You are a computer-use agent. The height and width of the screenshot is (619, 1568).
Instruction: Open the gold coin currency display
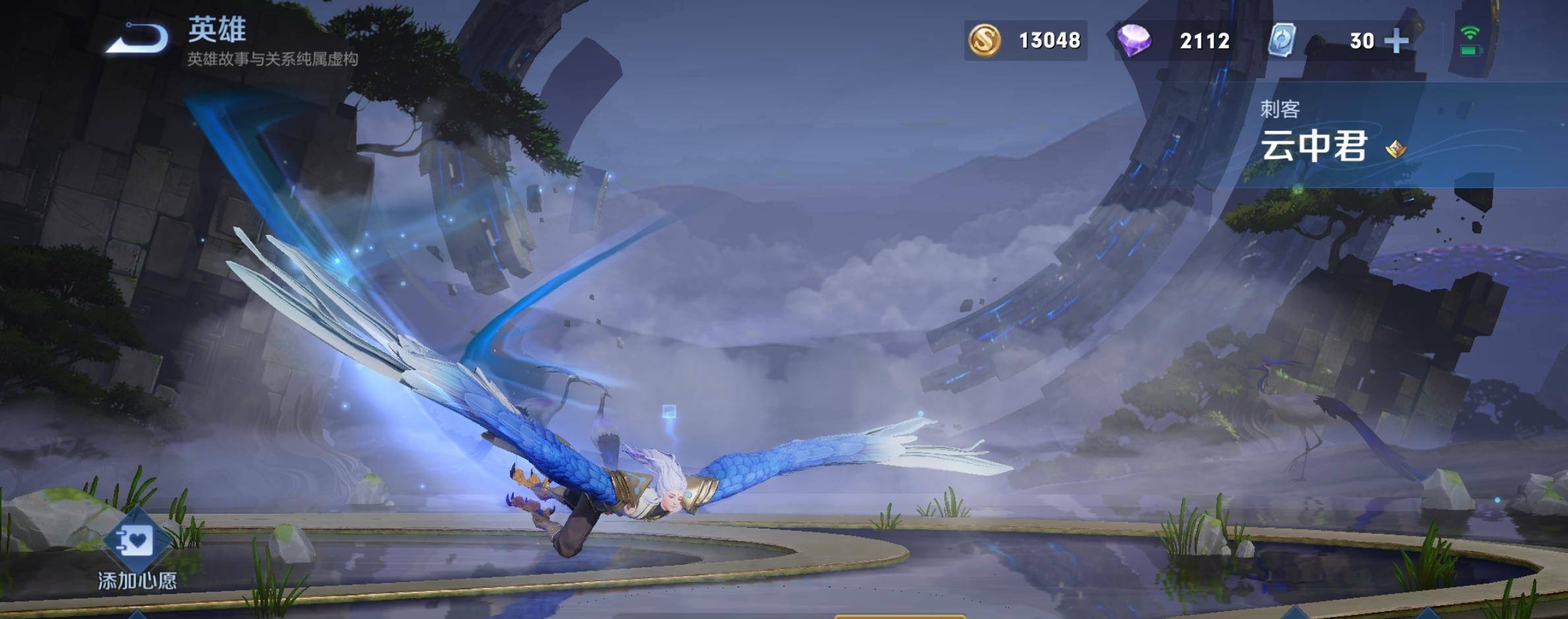pyautogui.click(x=1025, y=41)
